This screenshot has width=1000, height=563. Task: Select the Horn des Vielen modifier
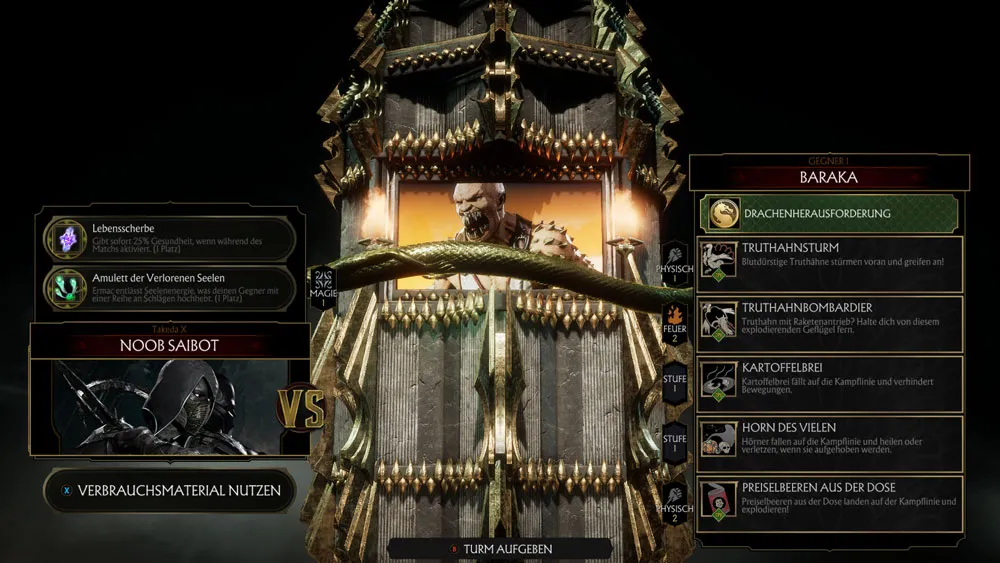pos(830,444)
